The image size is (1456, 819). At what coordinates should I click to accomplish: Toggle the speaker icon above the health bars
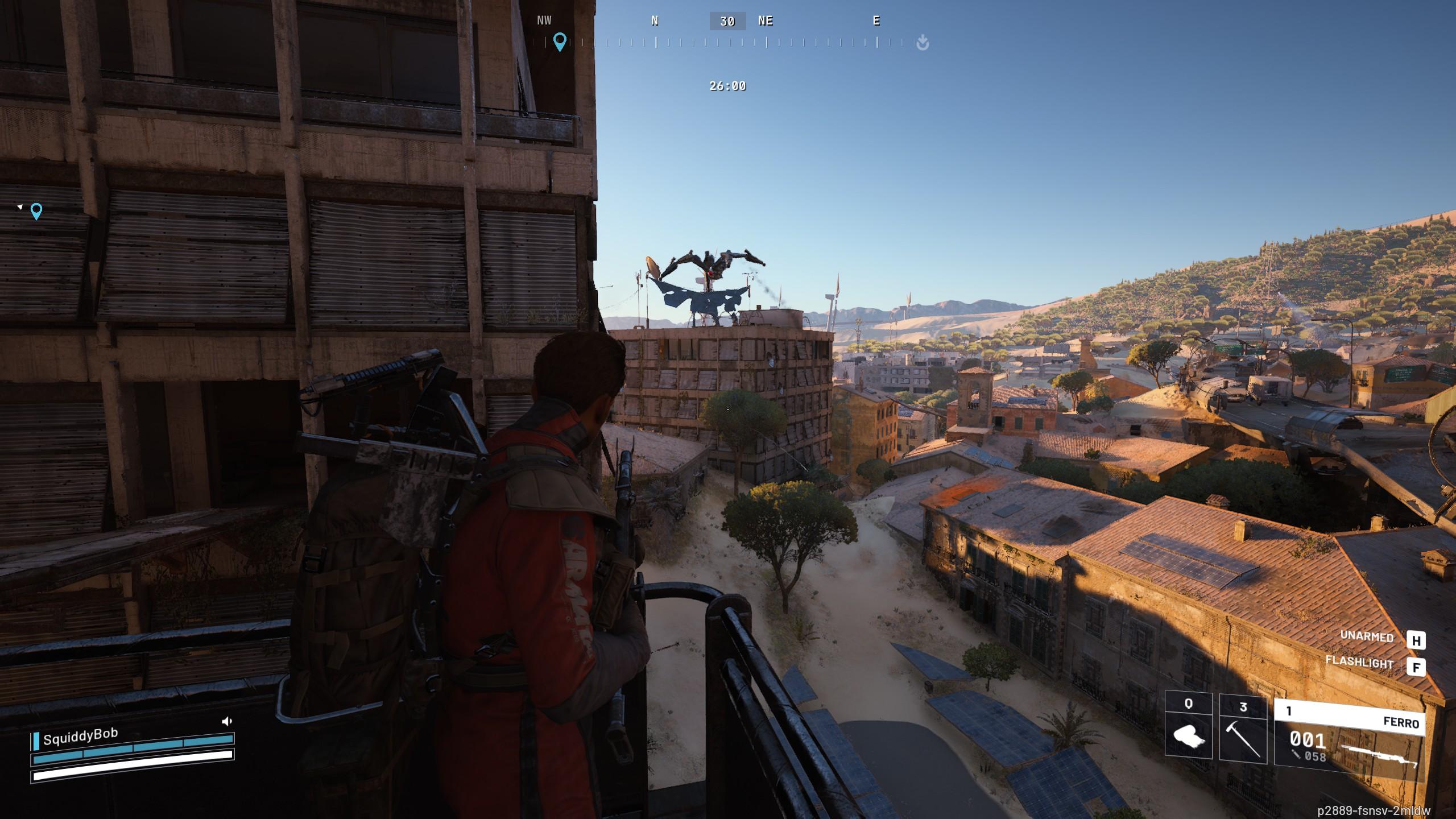pos(227,721)
